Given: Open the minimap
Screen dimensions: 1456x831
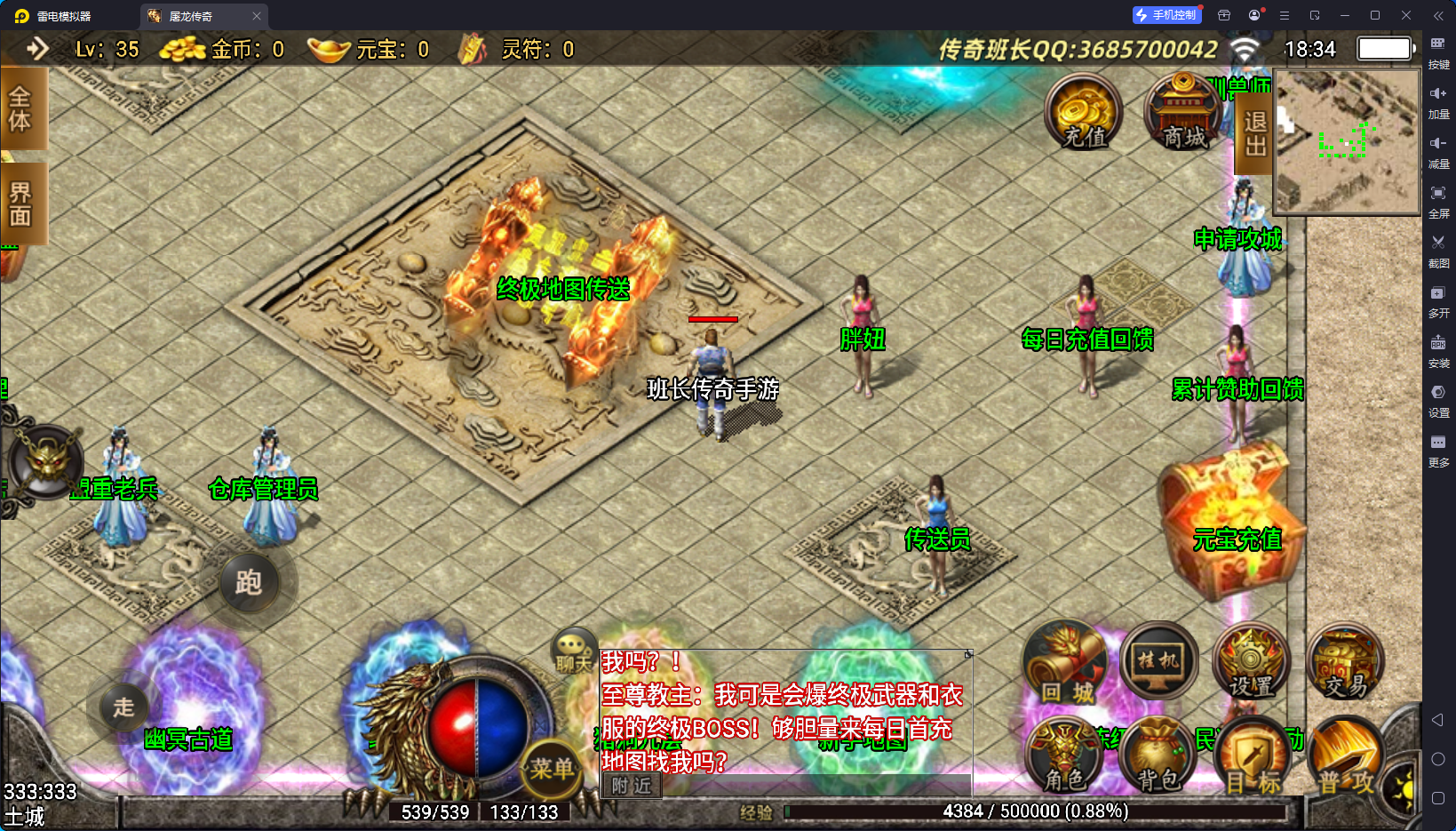Looking at the screenshot, I should tap(1347, 142).
